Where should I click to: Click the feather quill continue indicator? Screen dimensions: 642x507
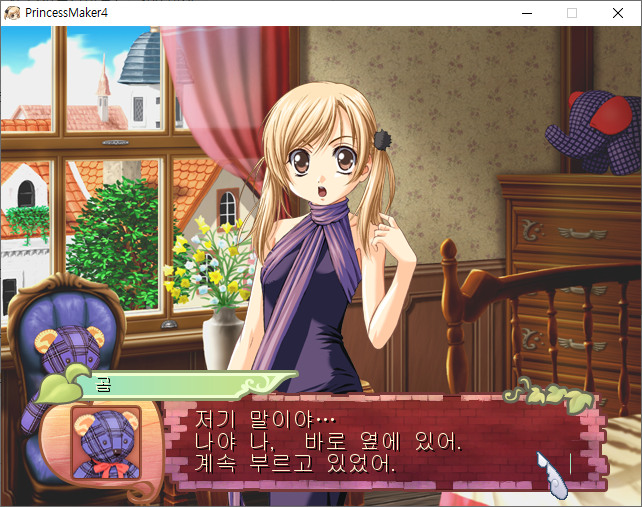tap(549, 471)
